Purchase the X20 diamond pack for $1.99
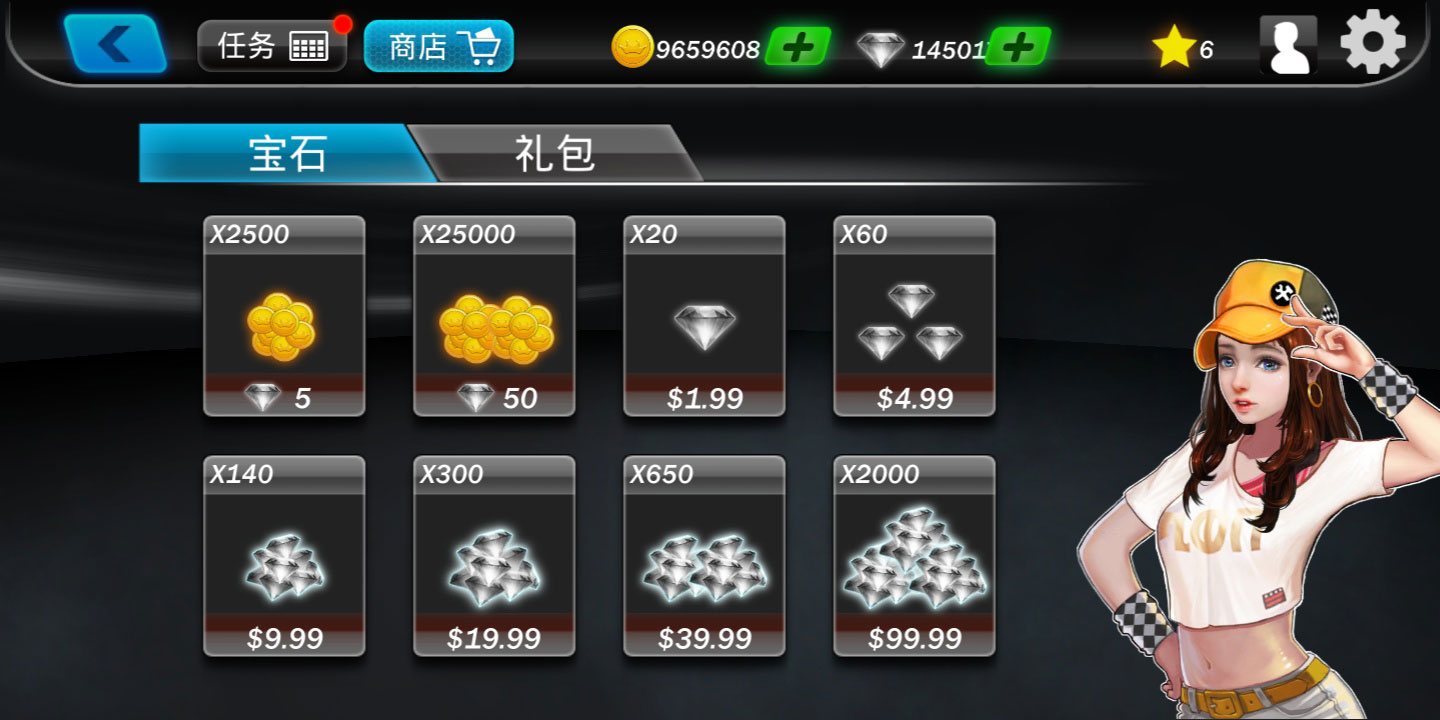Image resolution: width=1440 pixels, height=720 pixels. [x=703, y=320]
